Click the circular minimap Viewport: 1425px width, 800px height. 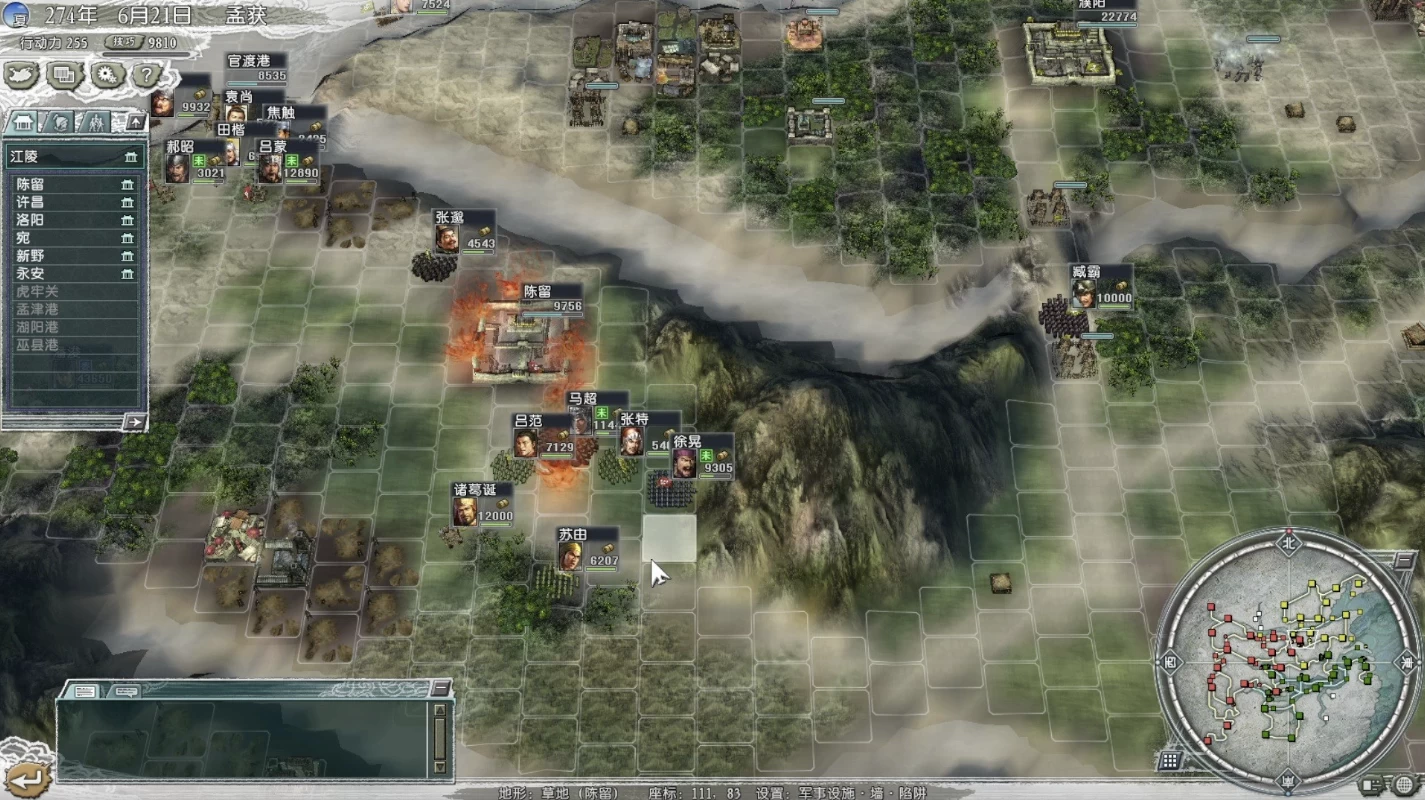coord(1288,660)
